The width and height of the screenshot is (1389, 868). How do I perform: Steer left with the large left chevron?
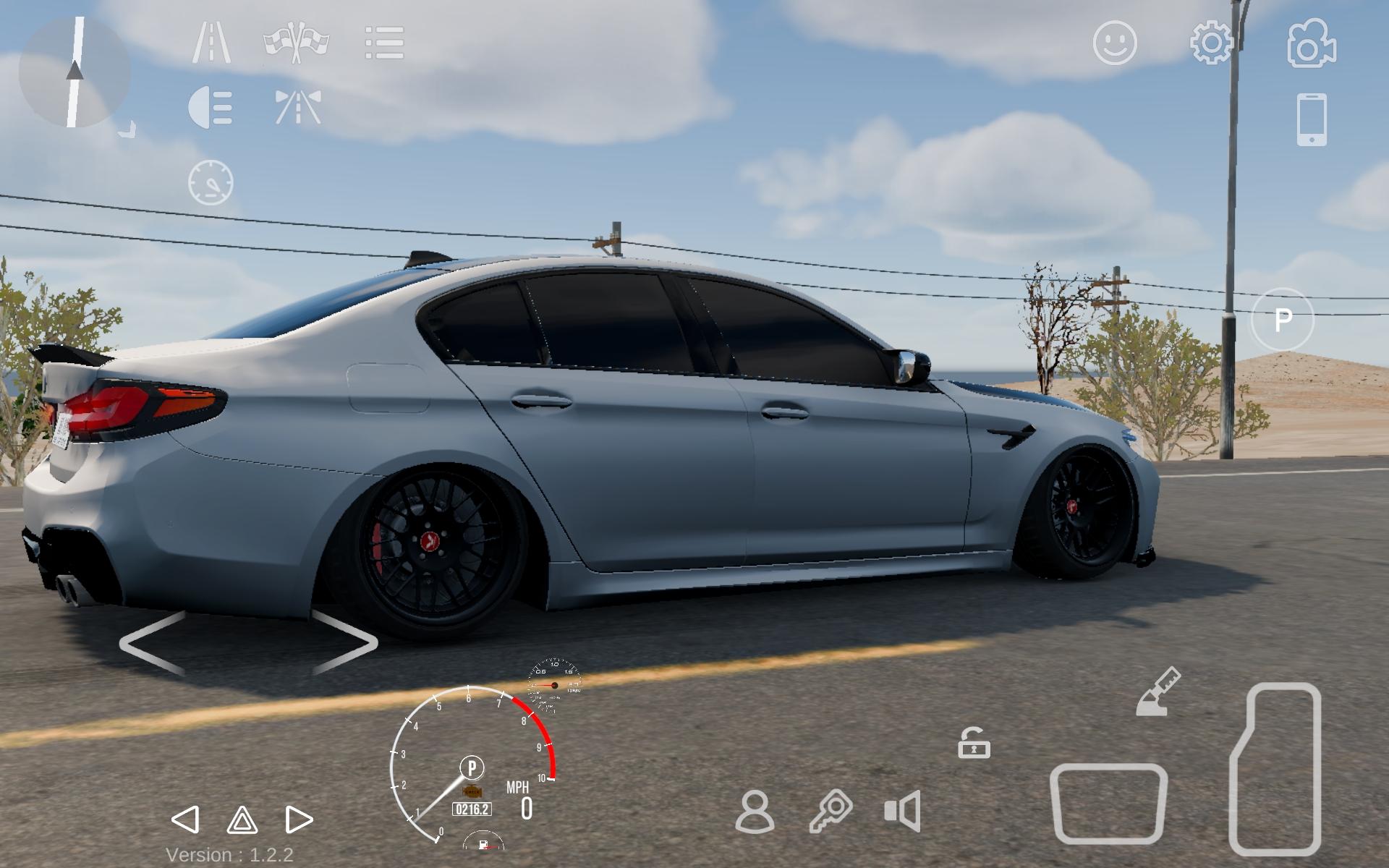(153, 643)
